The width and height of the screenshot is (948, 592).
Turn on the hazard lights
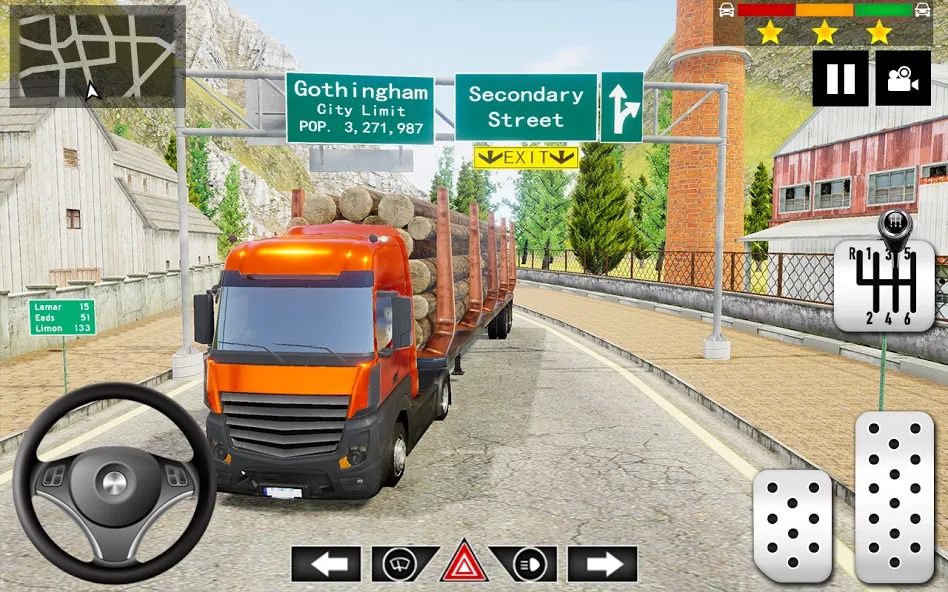[464, 562]
